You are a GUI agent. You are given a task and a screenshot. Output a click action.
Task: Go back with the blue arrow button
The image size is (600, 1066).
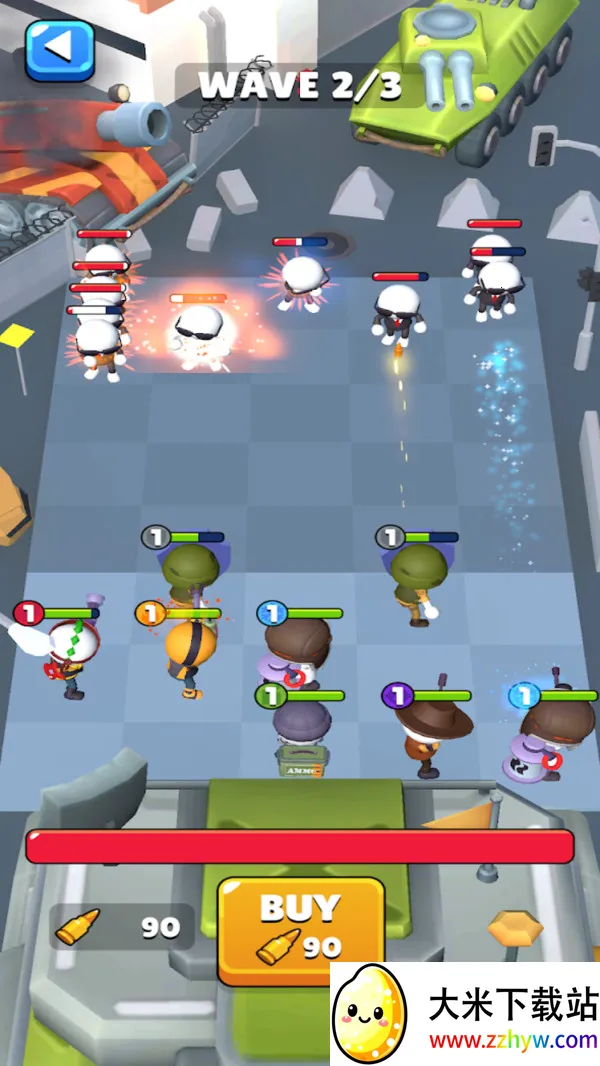click(x=59, y=49)
